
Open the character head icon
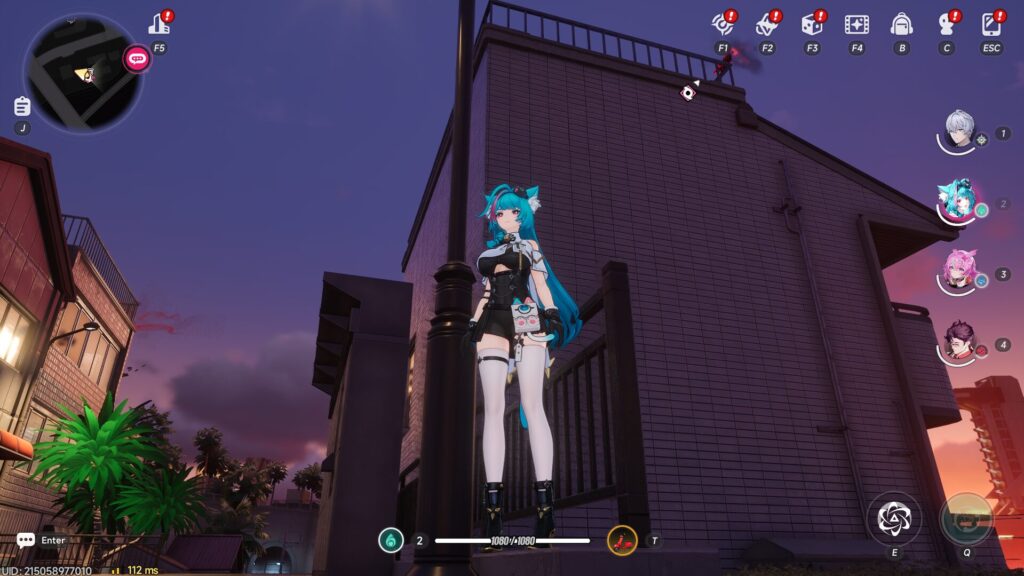click(x=946, y=24)
